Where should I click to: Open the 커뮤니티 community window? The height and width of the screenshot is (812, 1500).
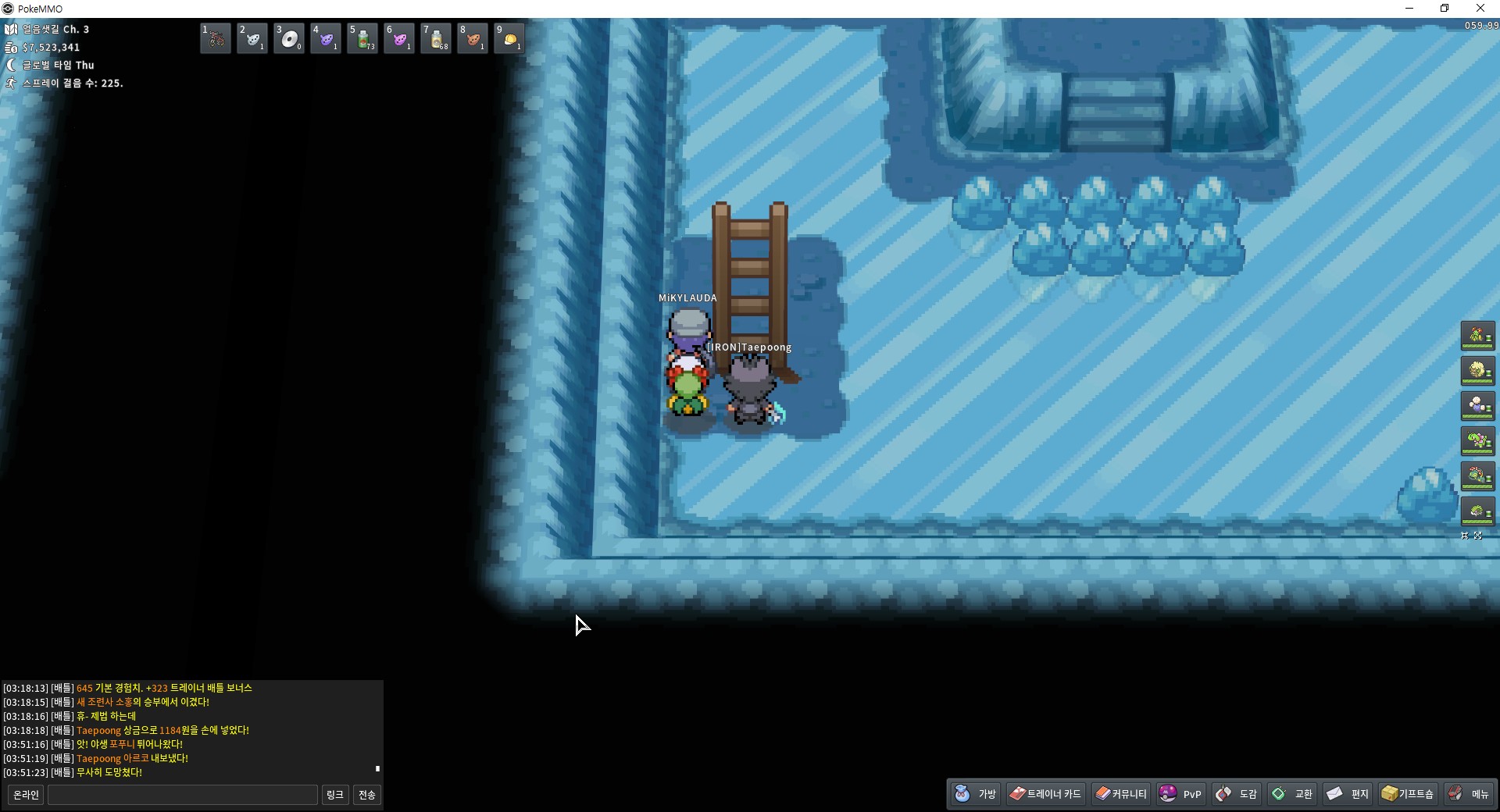click(x=1121, y=794)
